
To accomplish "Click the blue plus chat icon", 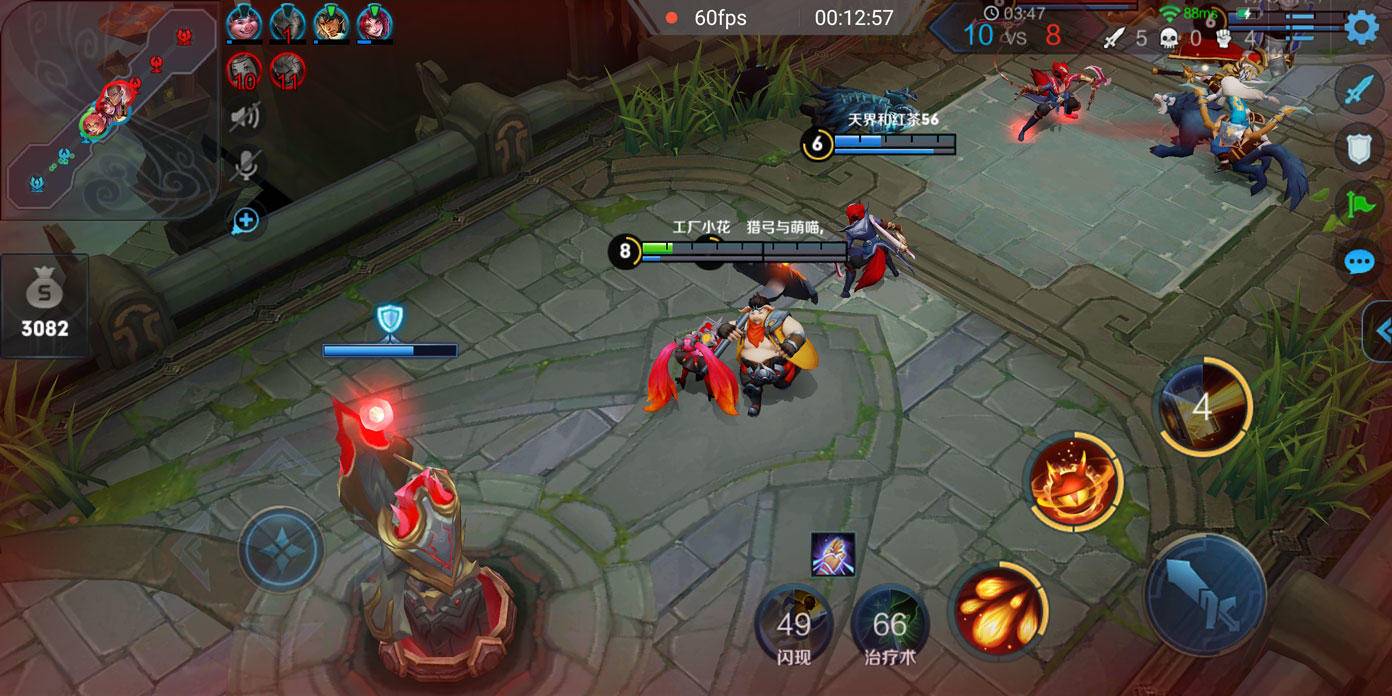I will [x=245, y=221].
